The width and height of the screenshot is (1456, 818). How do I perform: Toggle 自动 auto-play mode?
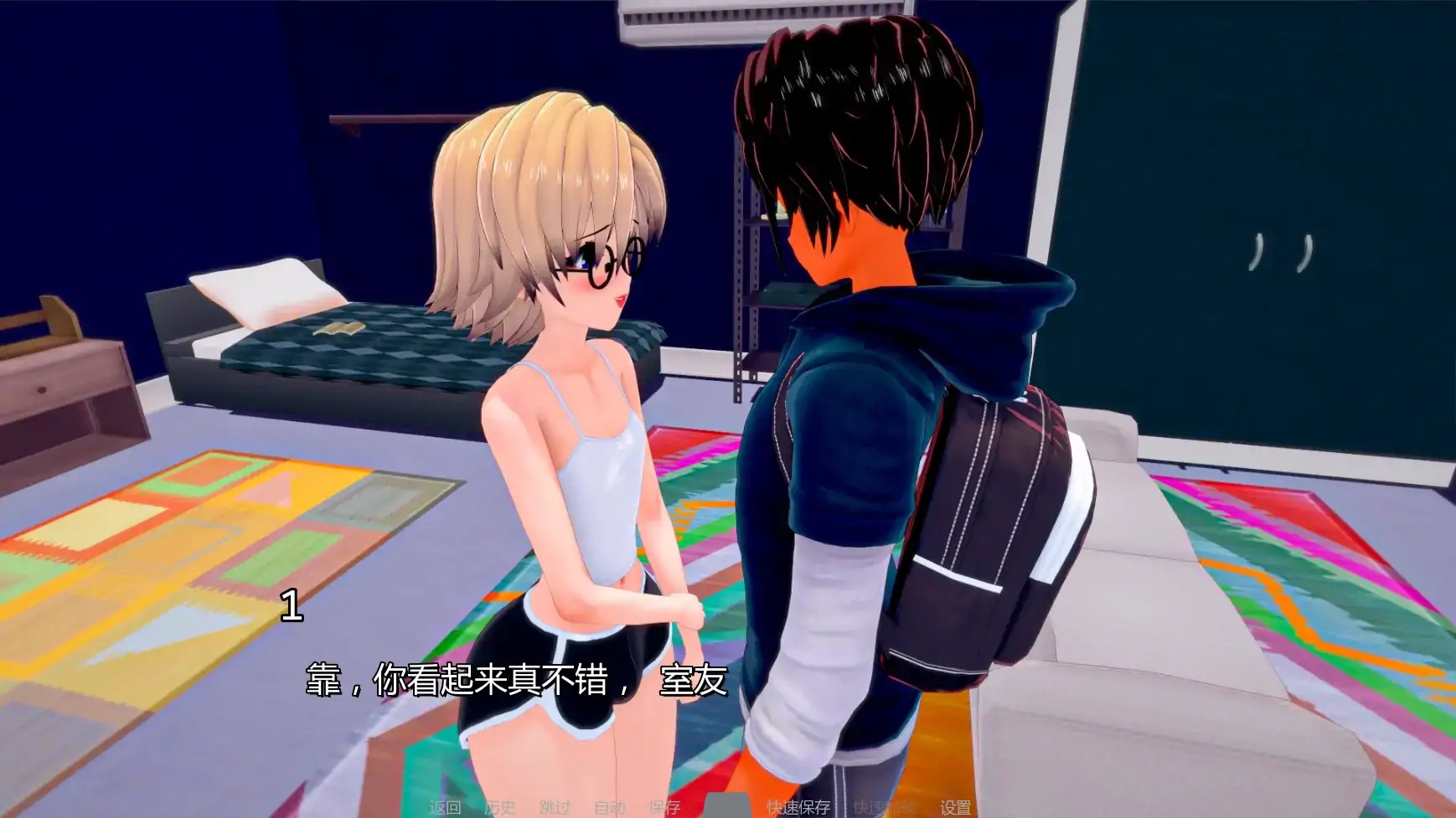(x=612, y=806)
